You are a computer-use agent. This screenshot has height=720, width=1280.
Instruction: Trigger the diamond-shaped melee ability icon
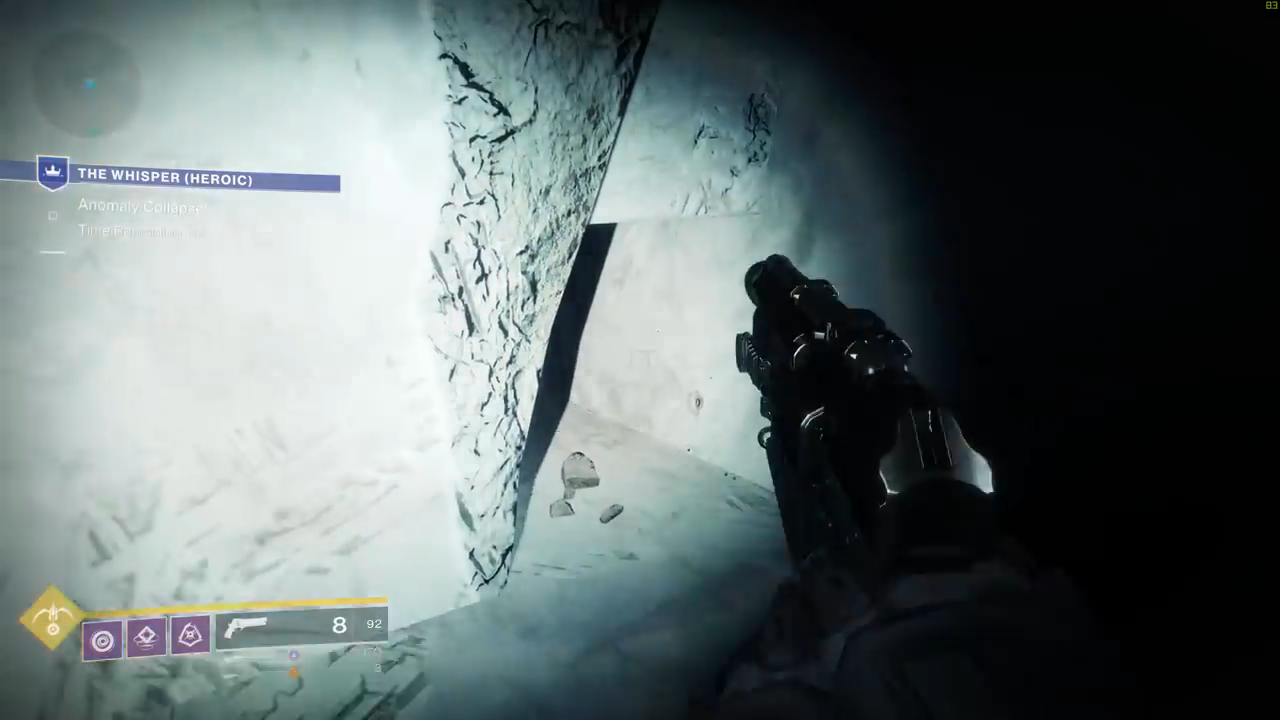pyautogui.click(x=146, y=637)
